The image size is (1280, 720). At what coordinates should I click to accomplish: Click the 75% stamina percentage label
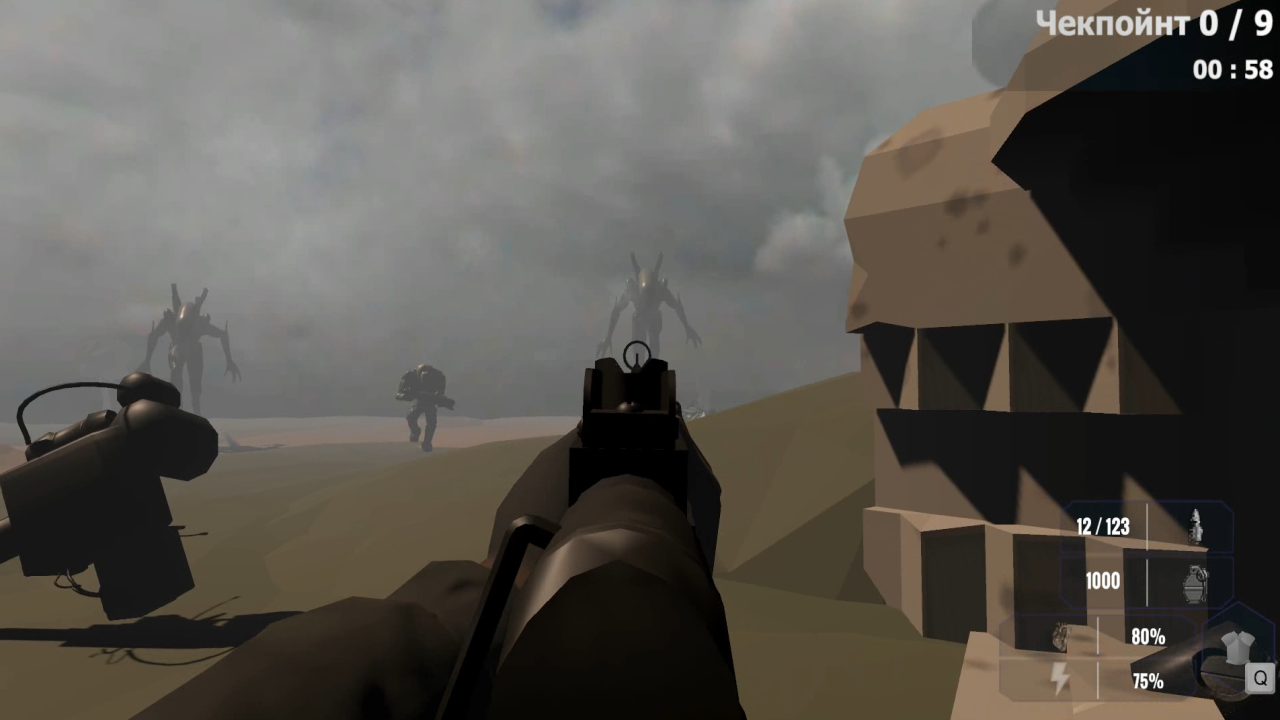pyautogui.click(x=1148, y=678)
